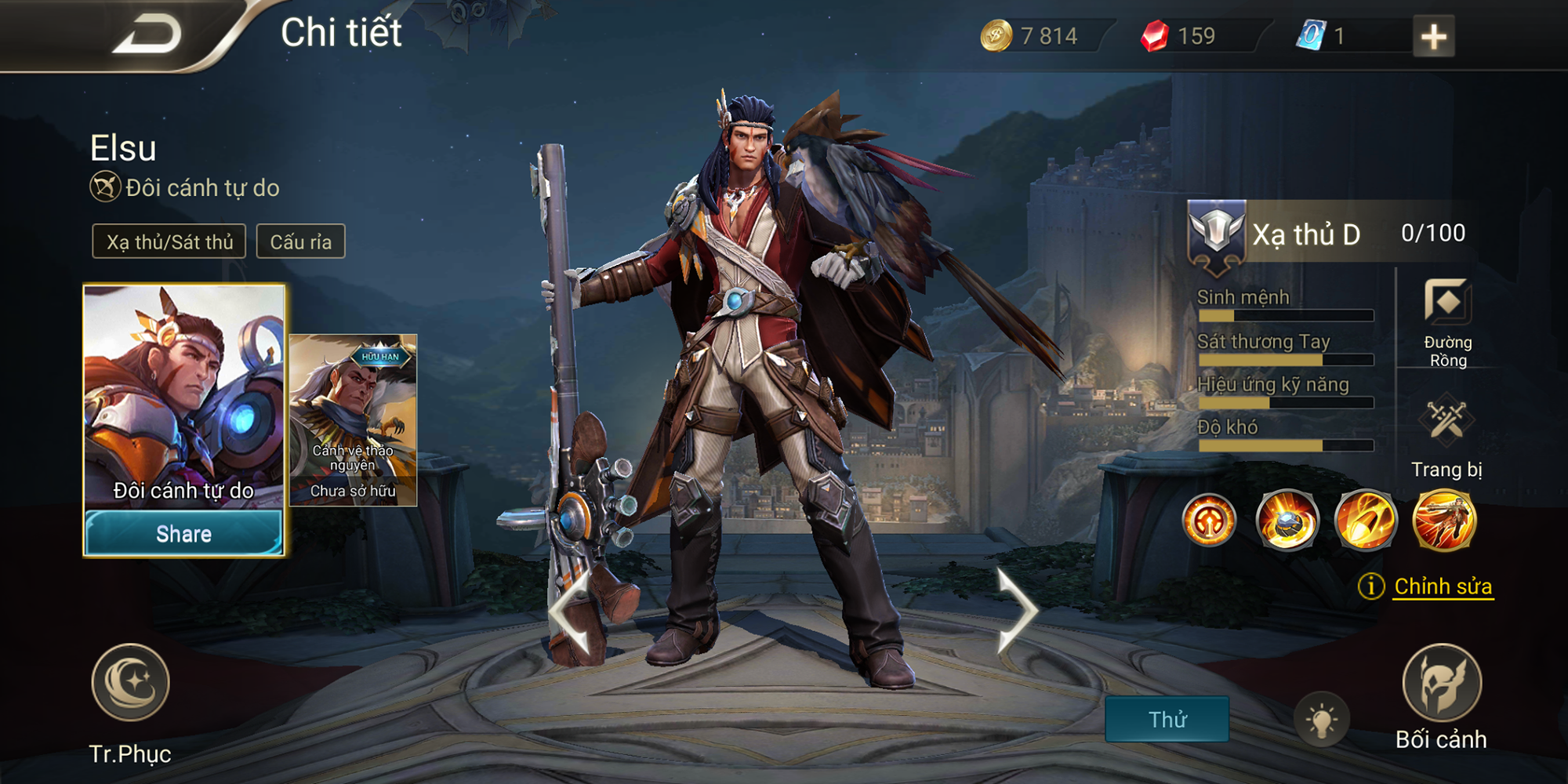Open the Trang bị equipment section
Image resolution: width=1568 pixels, height=784 pixels.
pos(1446,423)
